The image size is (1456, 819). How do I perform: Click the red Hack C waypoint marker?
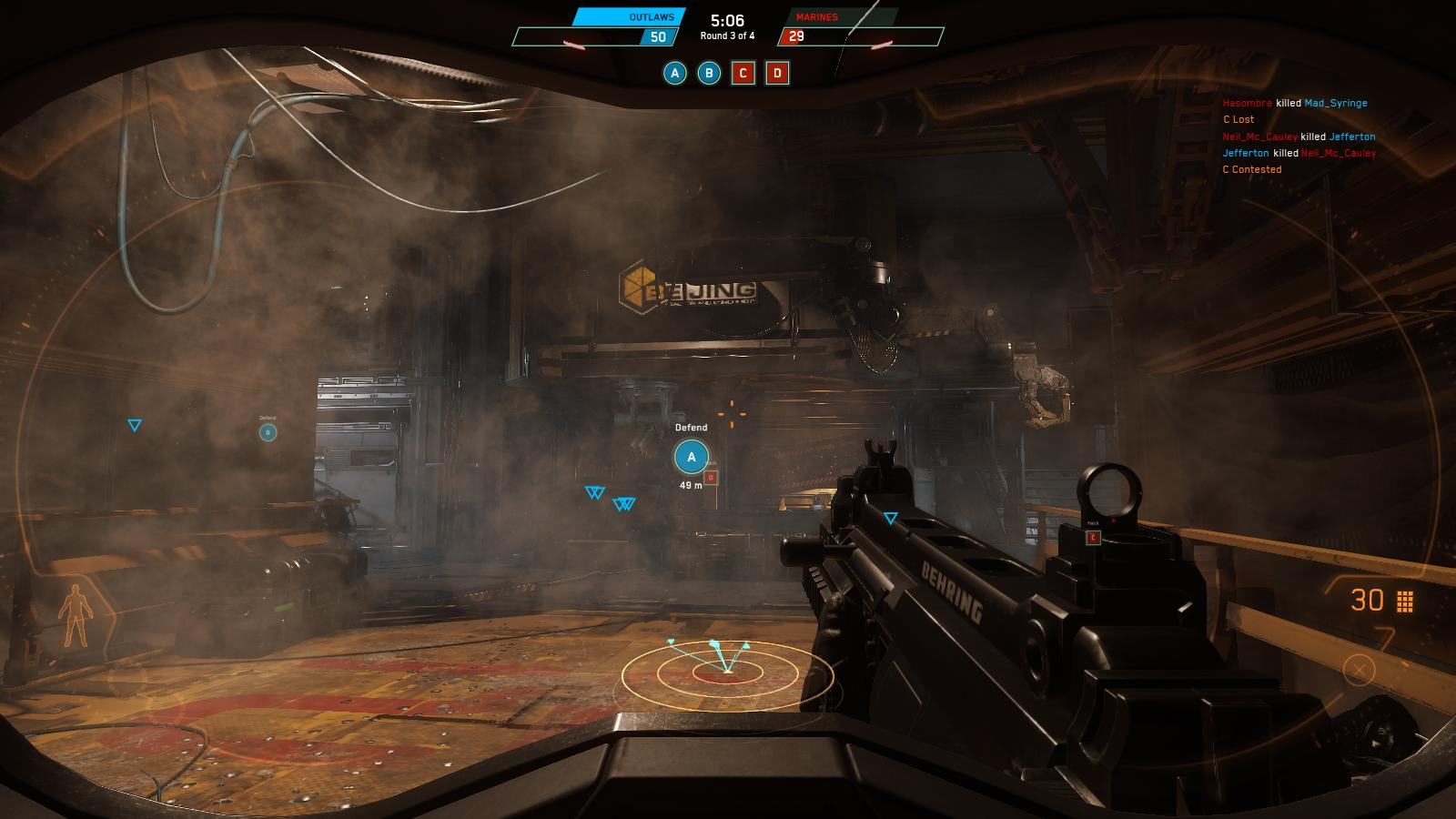[x=1094, y=538]
